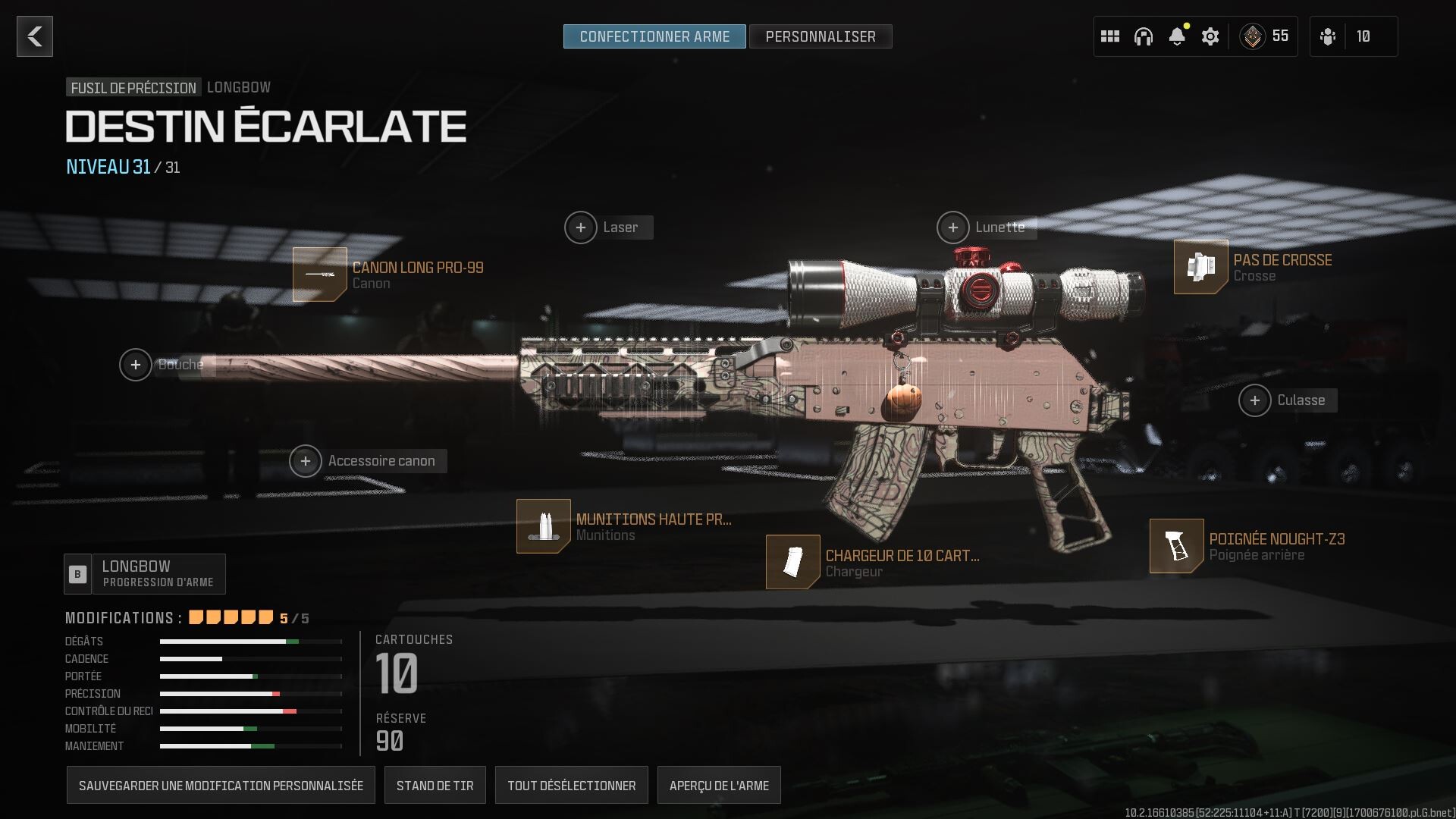Click the CoD Points balance showing 55
The width and height of the screenshot is (1456, 819).
(1265, 36)
